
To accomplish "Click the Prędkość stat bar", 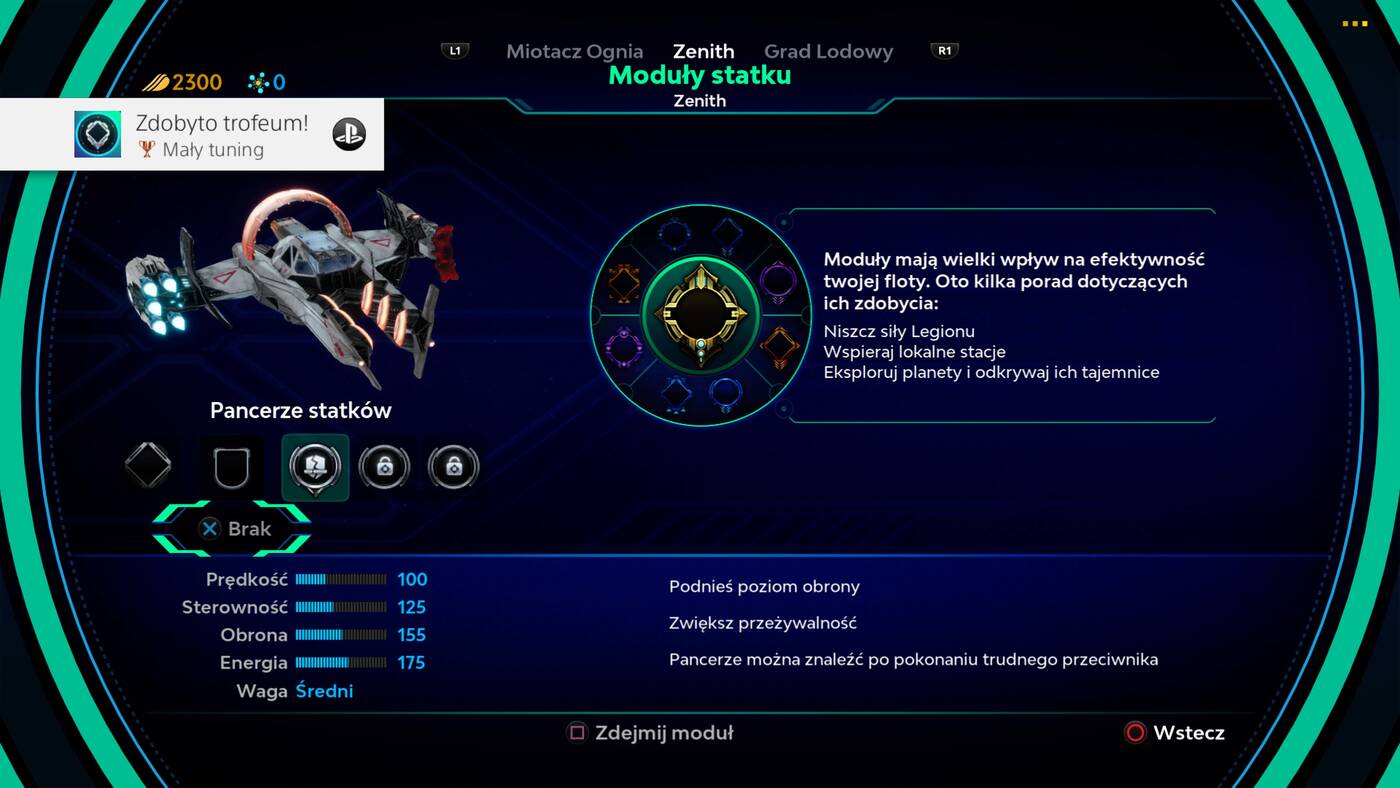I will (340, 579).
